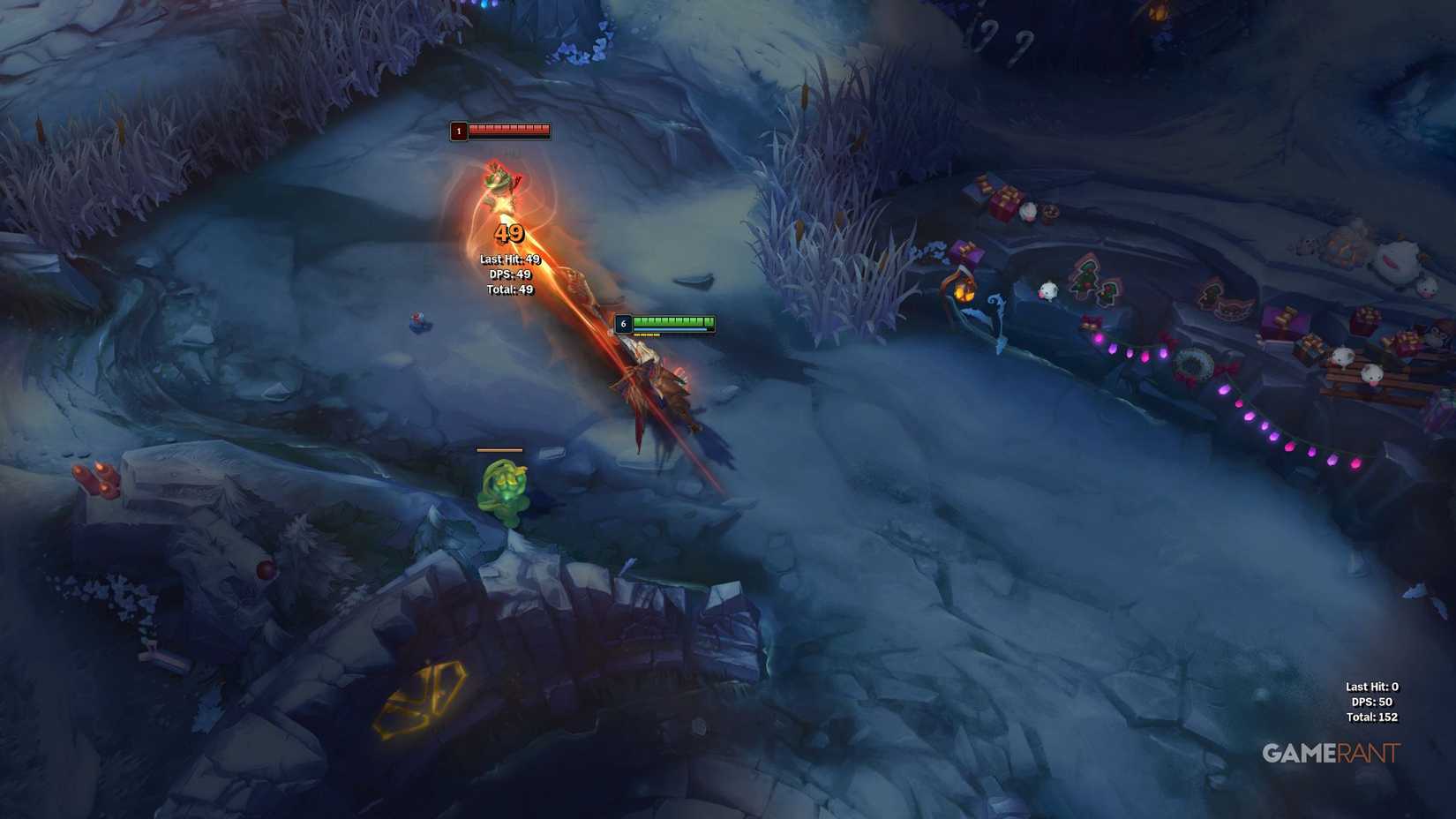Click the green blob creature below the fight
1456x819 pixels.
pos(503,485)
